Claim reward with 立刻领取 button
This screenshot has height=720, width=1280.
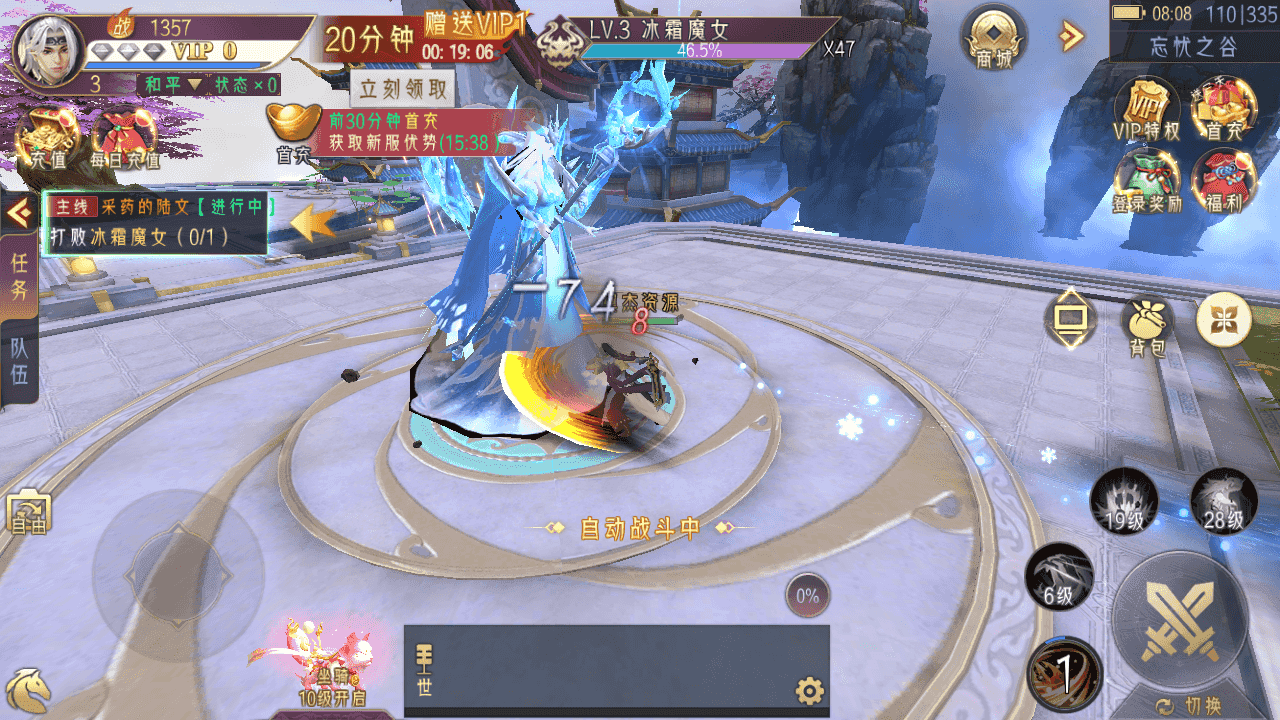pyautogui.click(x=405, y=89)
